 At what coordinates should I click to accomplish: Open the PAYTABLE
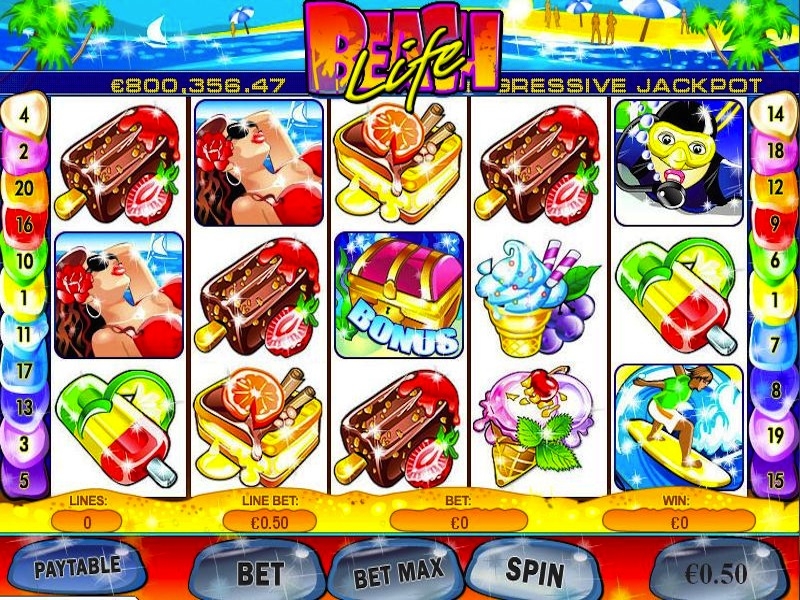(76, 567)
